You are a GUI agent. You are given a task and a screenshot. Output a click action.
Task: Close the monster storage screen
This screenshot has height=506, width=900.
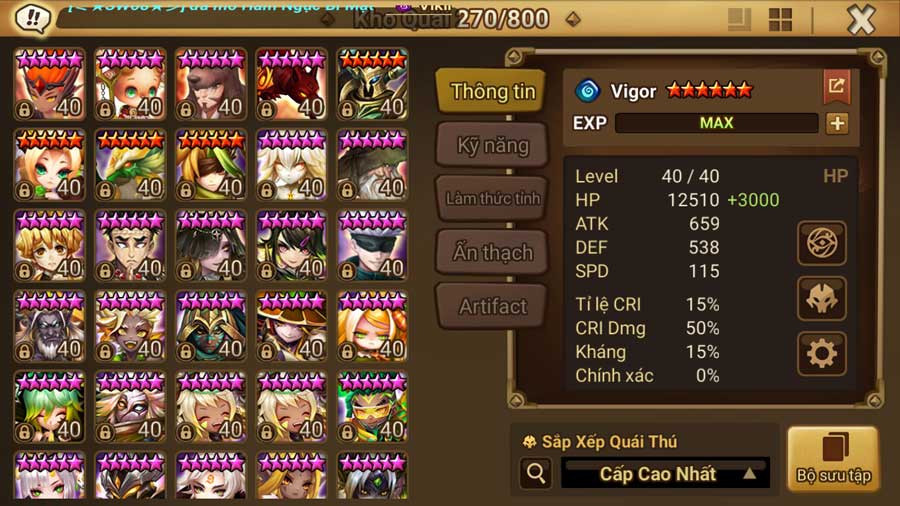pyautogui.click(x=860, y=20)
